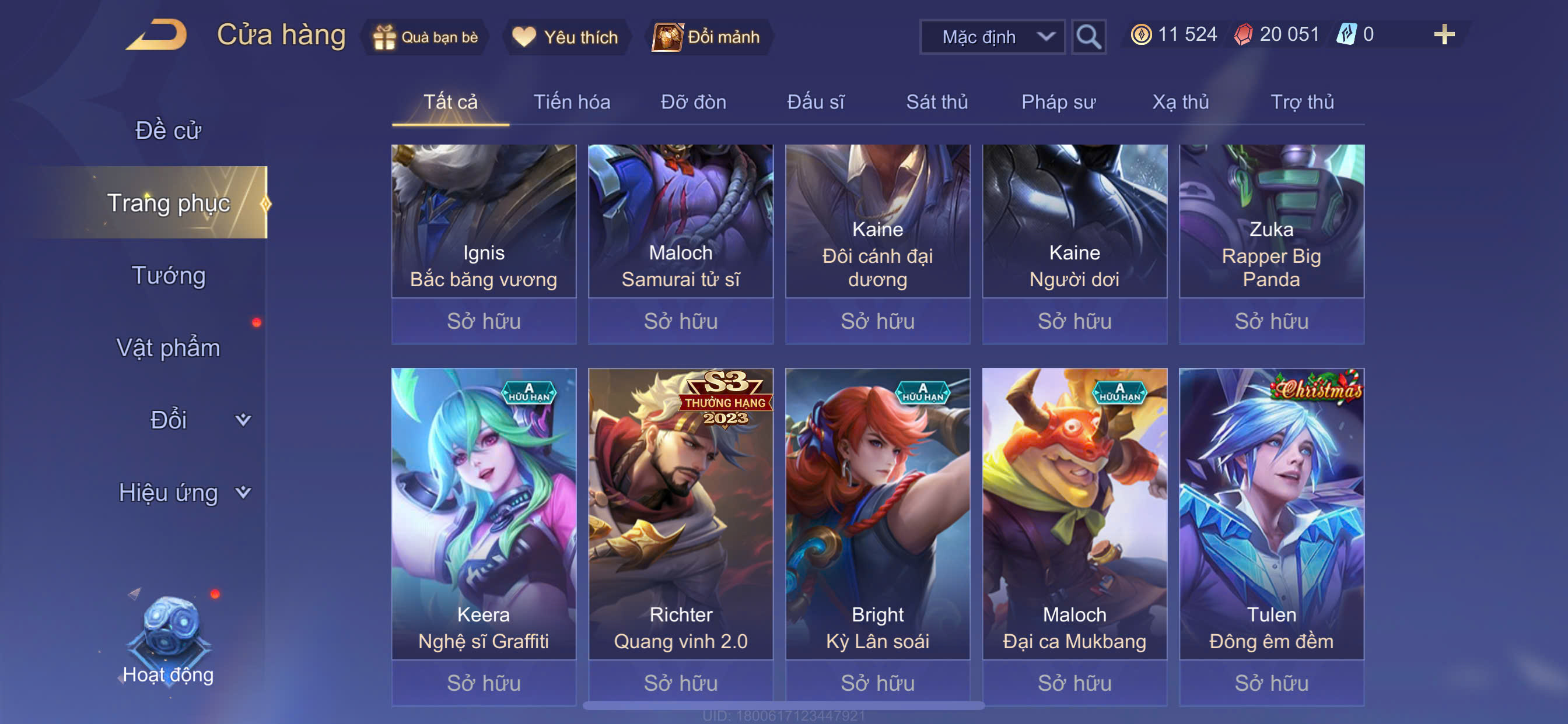This screenshot has height=724, width=1568.
Task: Open the Tướng heroes section
Action: pyautogui.click(x=169, y=275)
